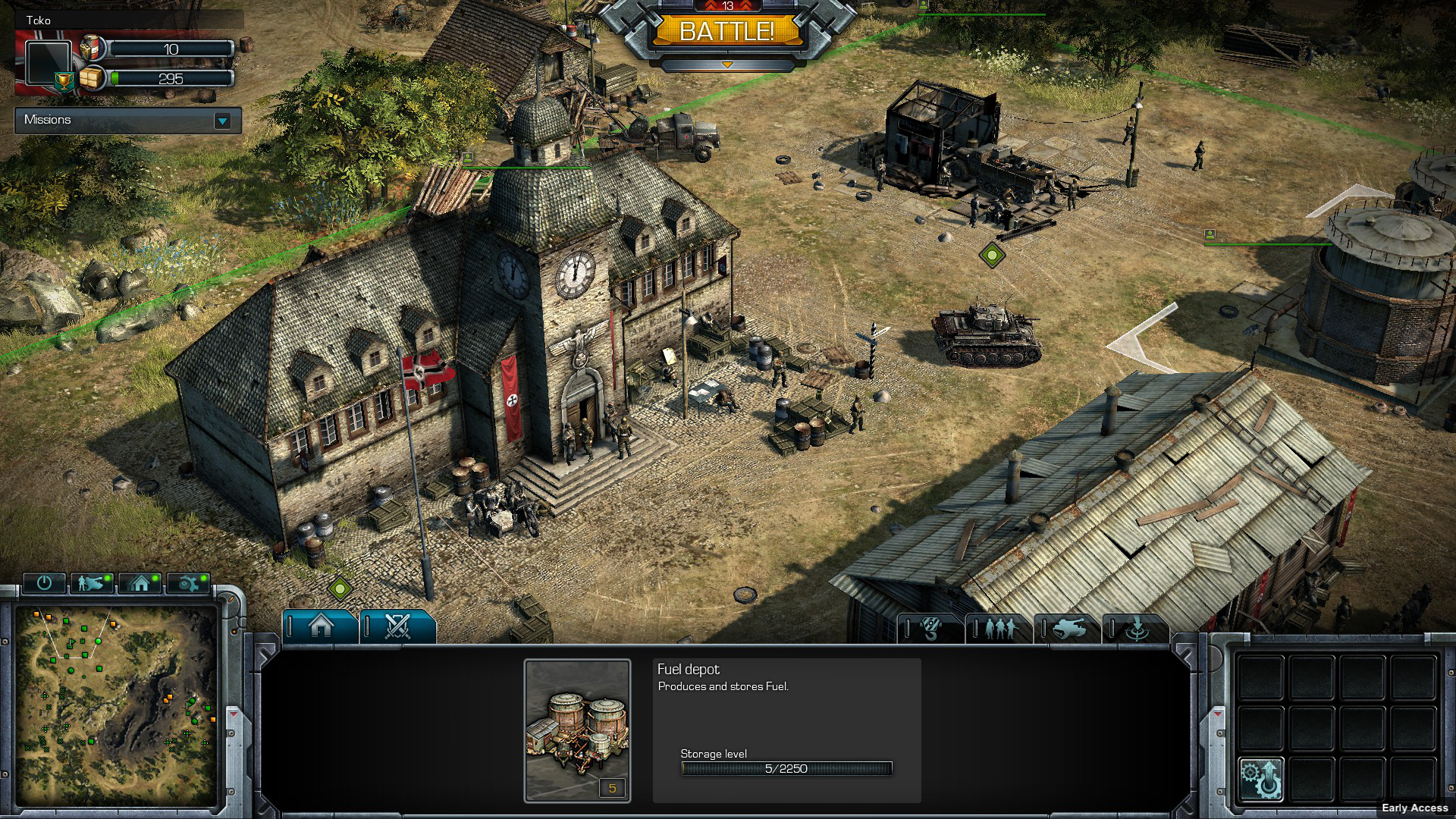1456x819 pixels.
Task: Start a match with the BATTLE! button
Action: [x=726, y=32]
